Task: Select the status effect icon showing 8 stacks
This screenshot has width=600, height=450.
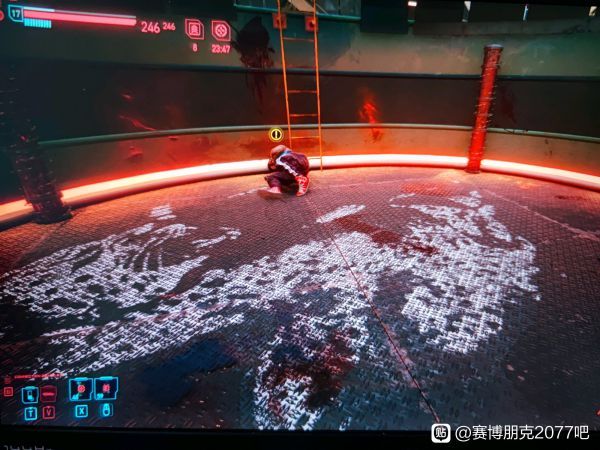Action: [194, 29]
